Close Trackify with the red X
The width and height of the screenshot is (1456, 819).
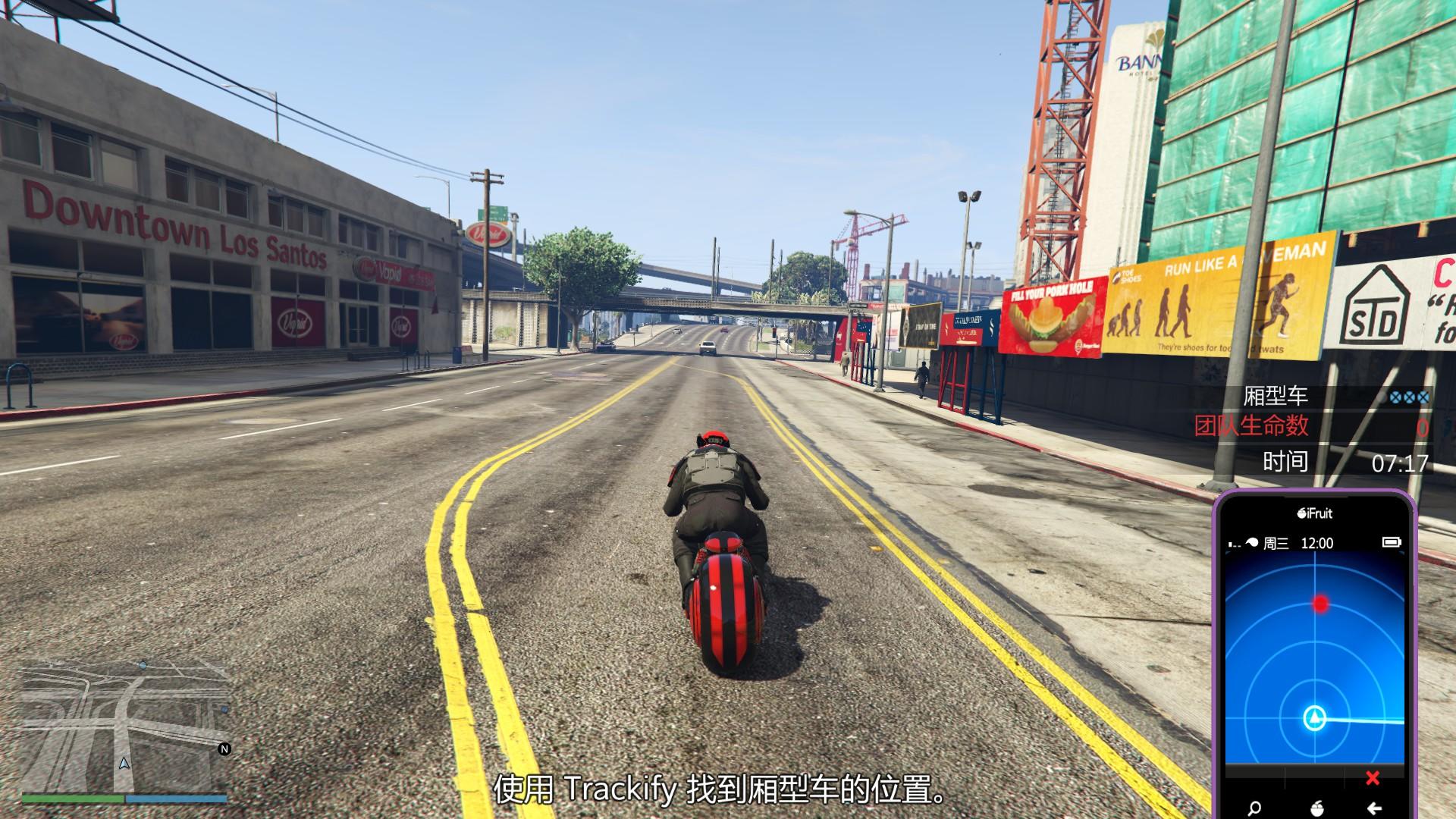click(x=1372, y=778)
